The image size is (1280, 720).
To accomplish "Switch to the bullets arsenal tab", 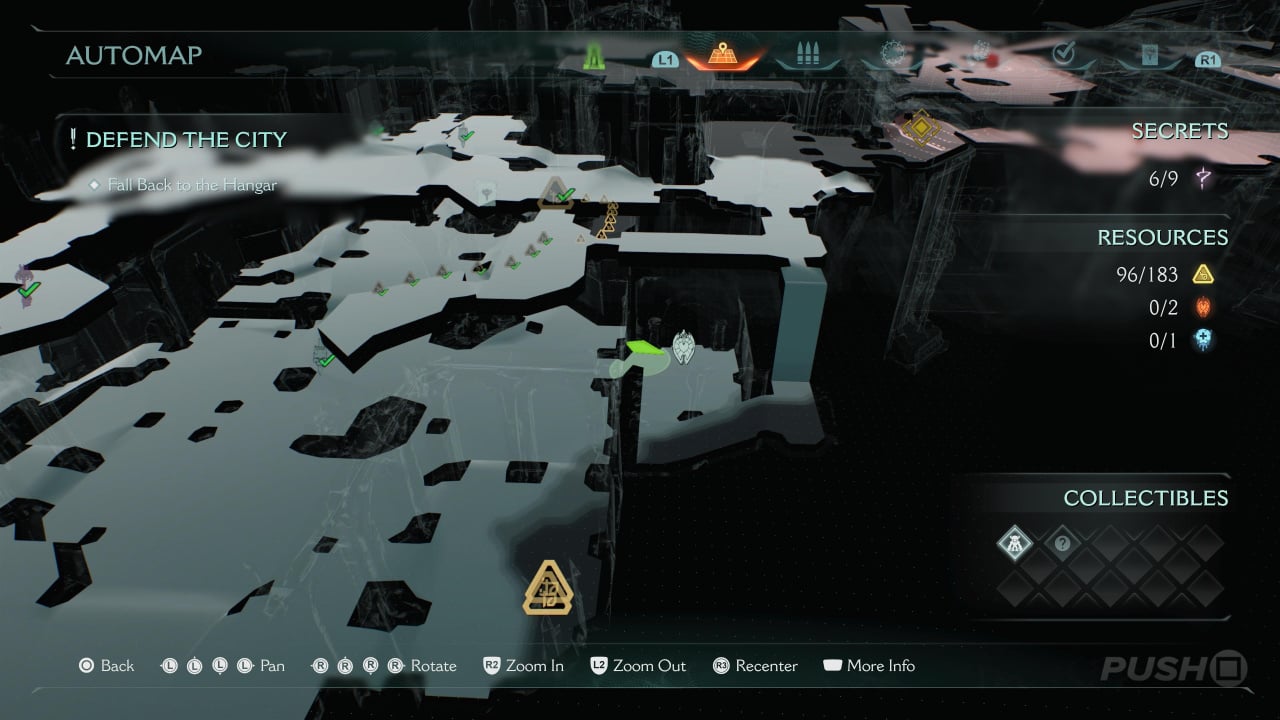I will click(807, 54).
